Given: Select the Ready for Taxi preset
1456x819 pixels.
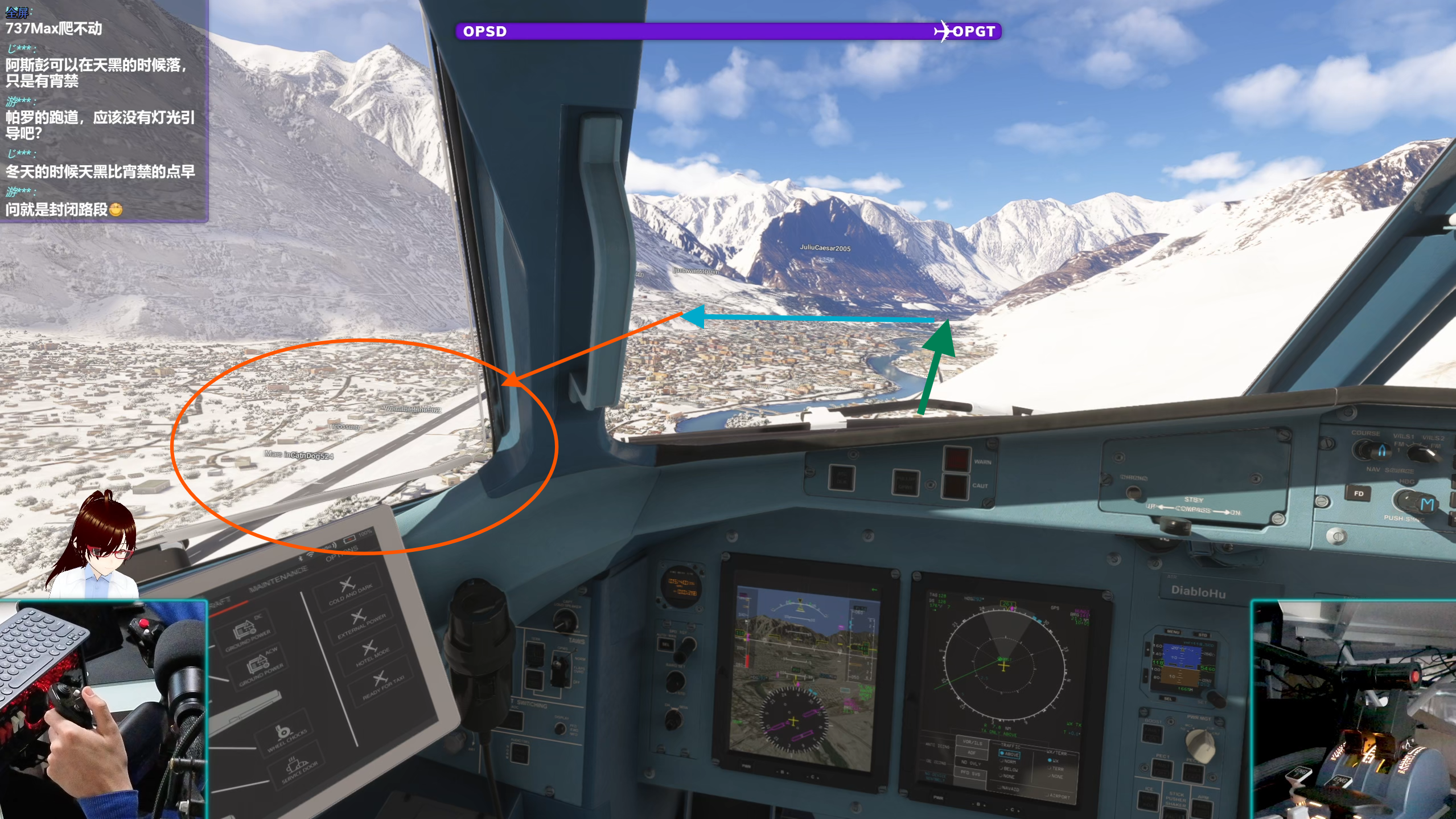Looking at the screenshot, I should coord(381,683).
